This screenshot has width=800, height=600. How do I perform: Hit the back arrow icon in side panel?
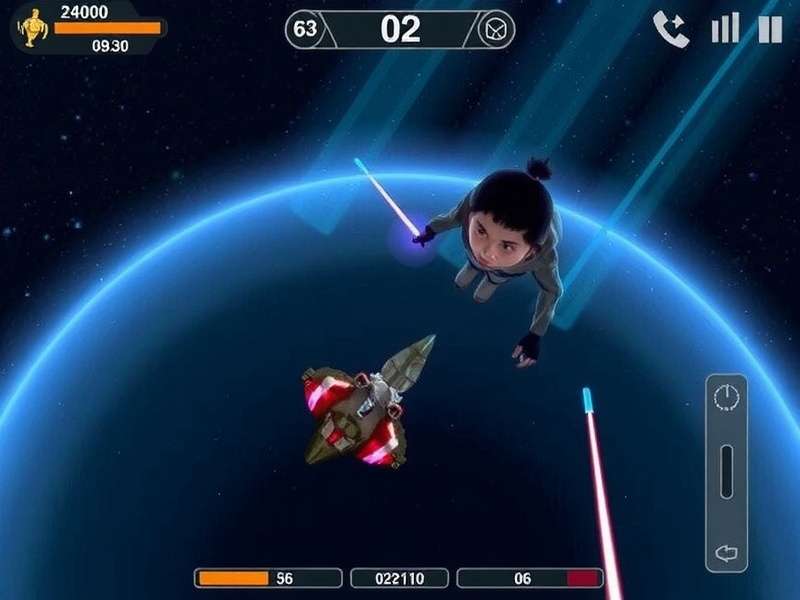726,551
